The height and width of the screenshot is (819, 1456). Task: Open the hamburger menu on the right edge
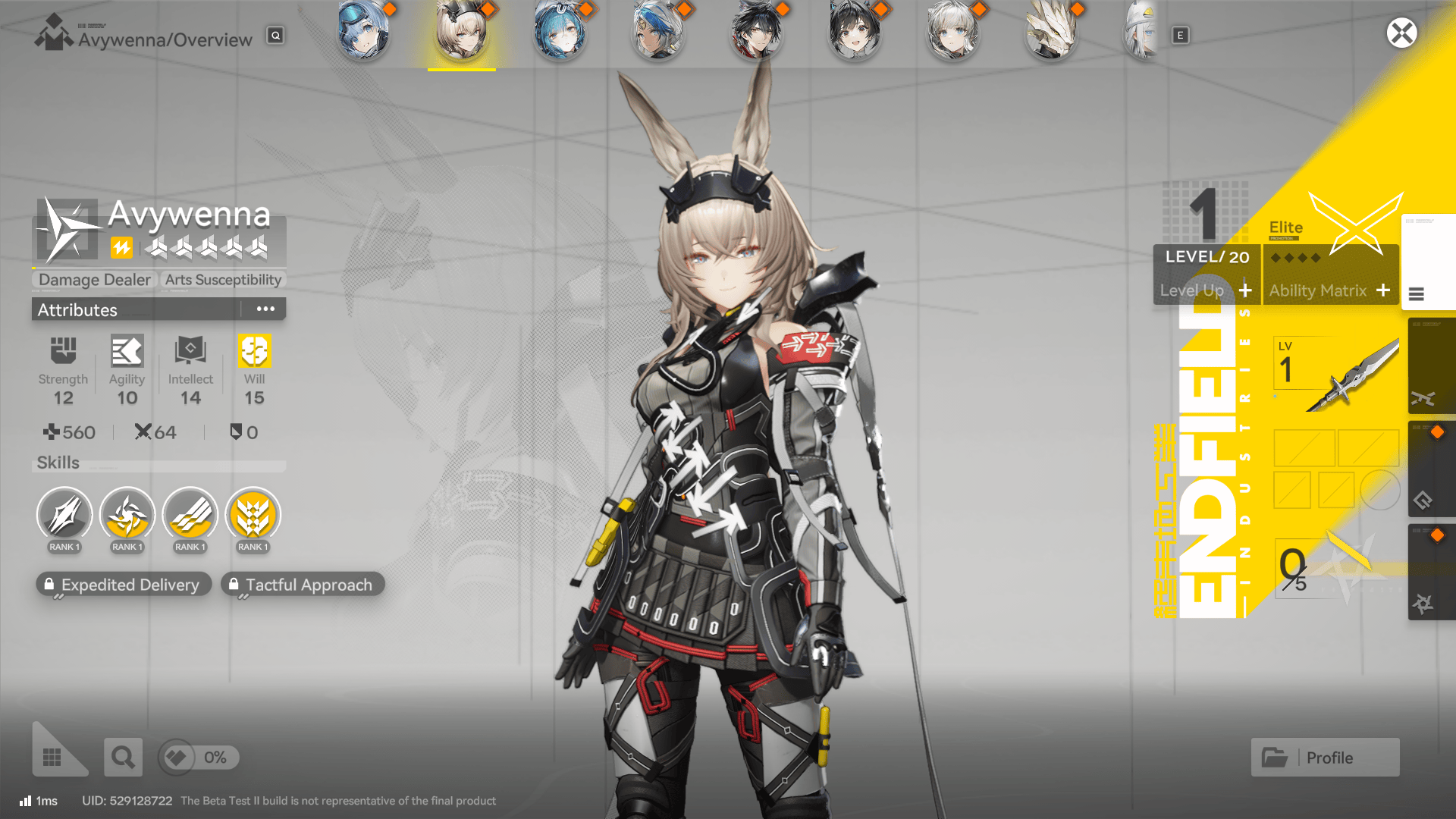click(x=1417, y=295)
